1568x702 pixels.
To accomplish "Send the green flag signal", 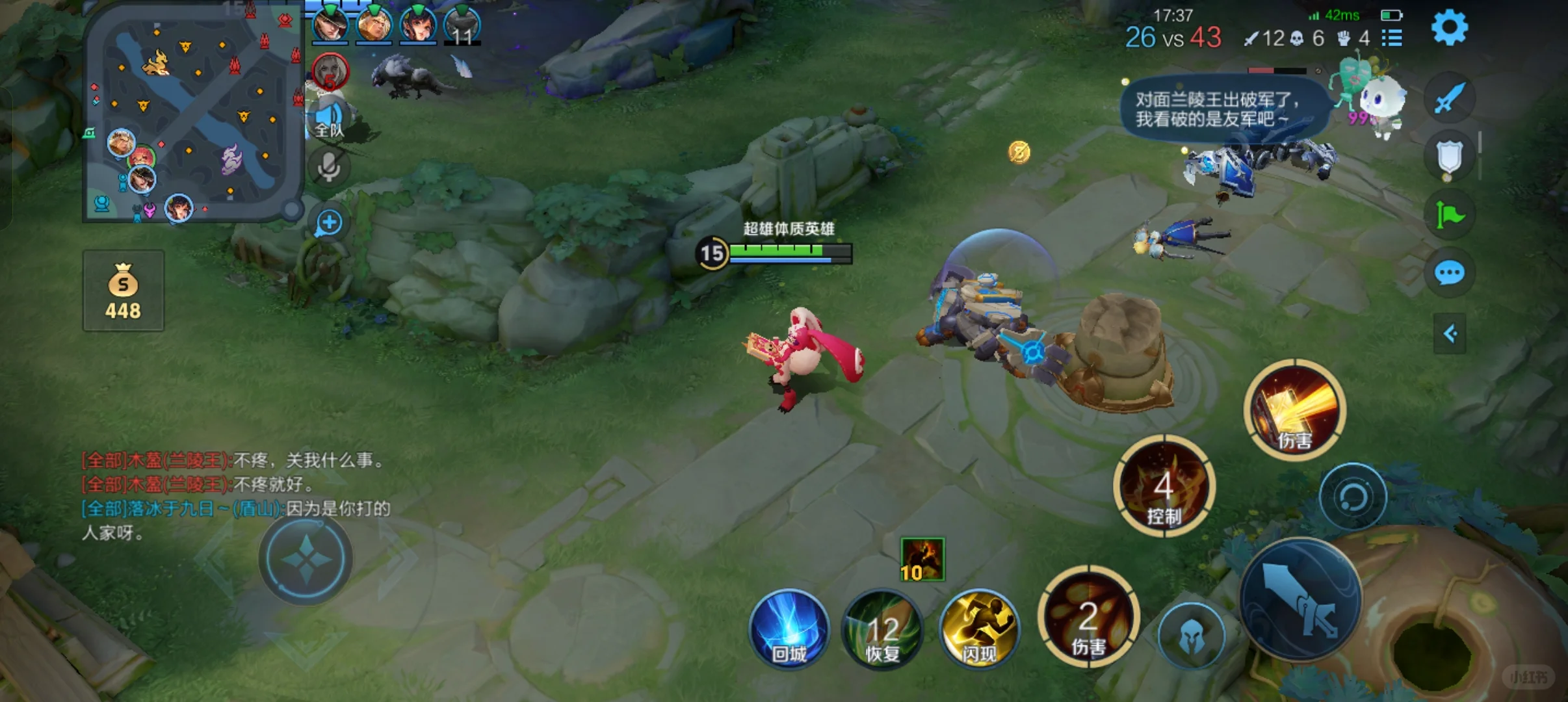I will (x=1449, y=214).
